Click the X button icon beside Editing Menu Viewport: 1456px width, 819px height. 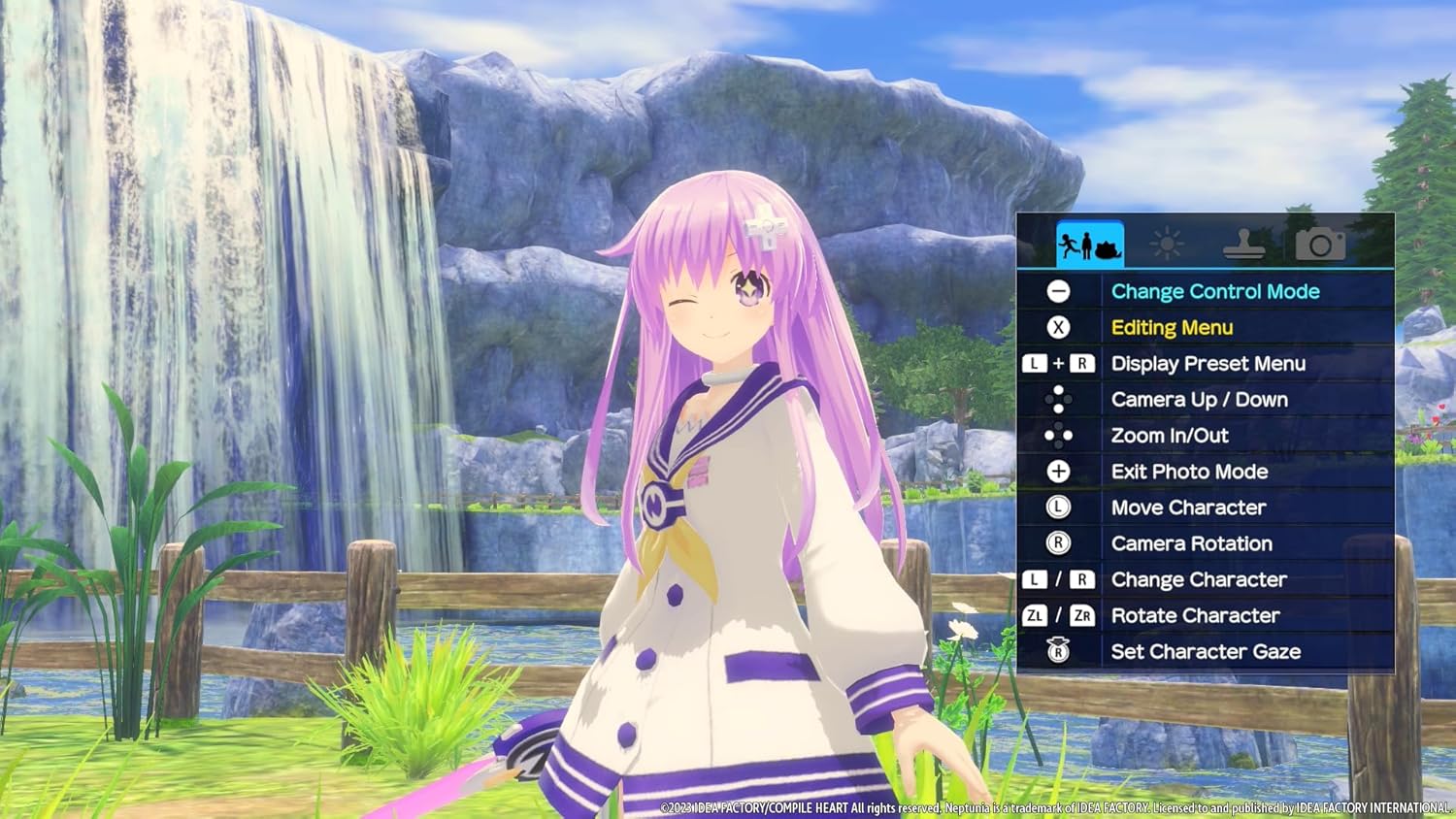pos(1058,327)
